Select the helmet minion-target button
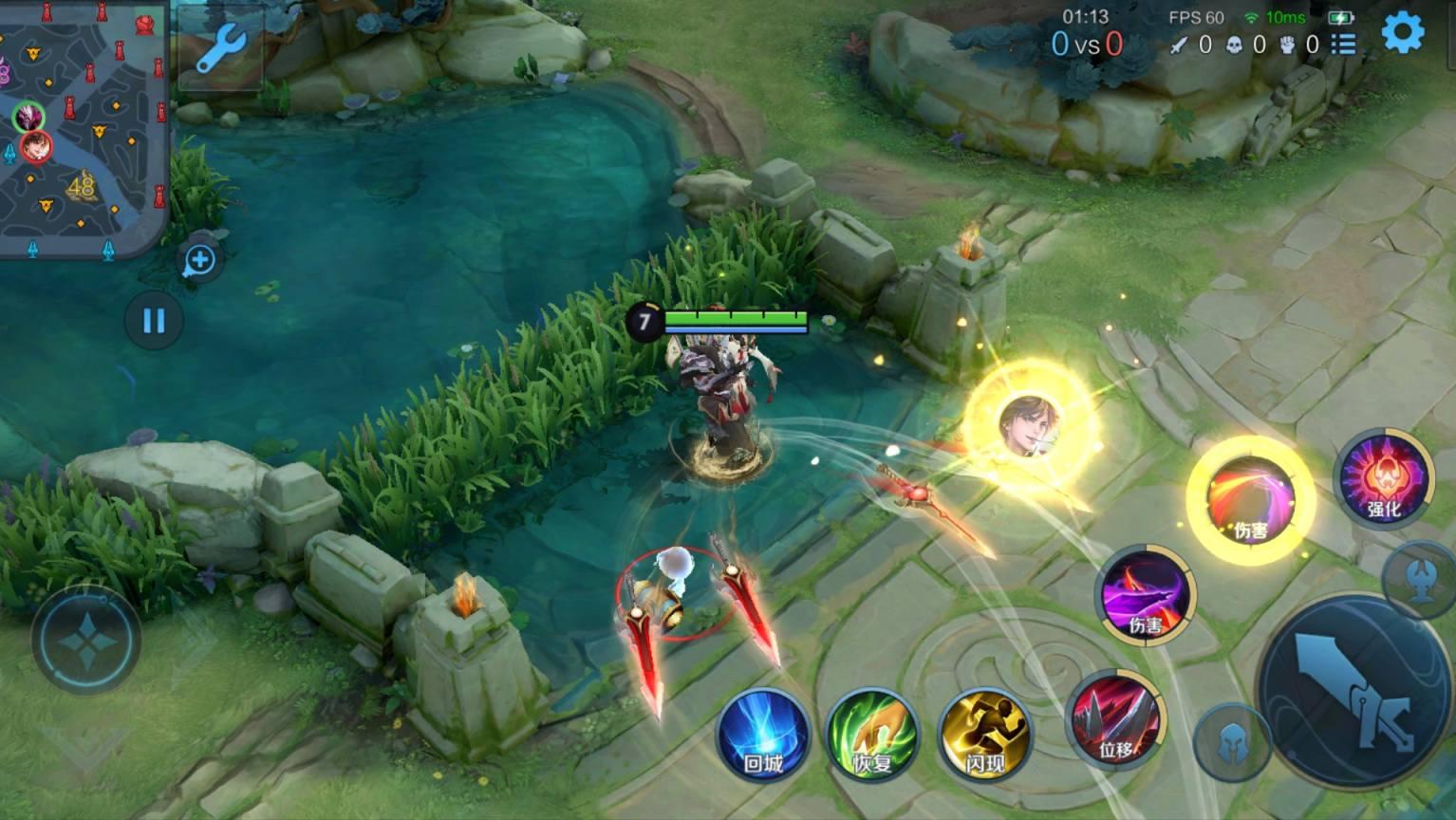This screenshot has height=820, width=1456. click(x=1231, y=742)
